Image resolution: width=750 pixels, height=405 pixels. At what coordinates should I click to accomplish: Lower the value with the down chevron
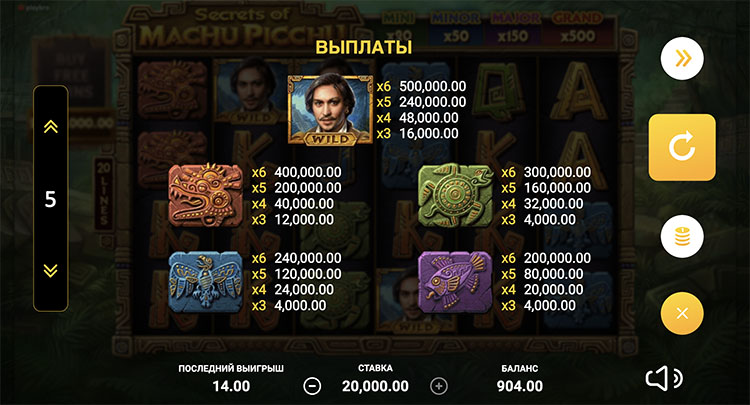[50, 270]
